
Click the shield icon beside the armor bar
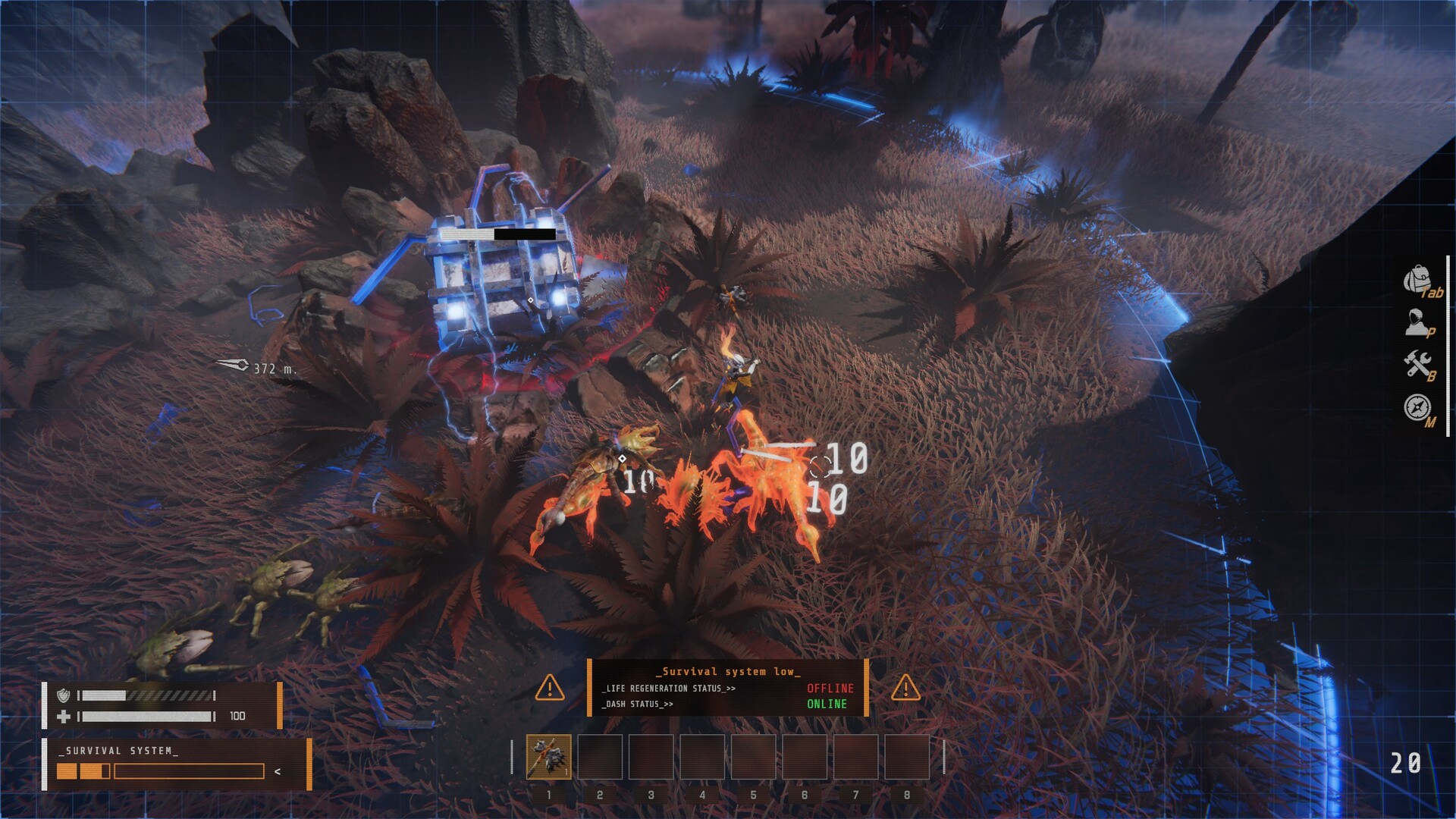pos(65,695)
